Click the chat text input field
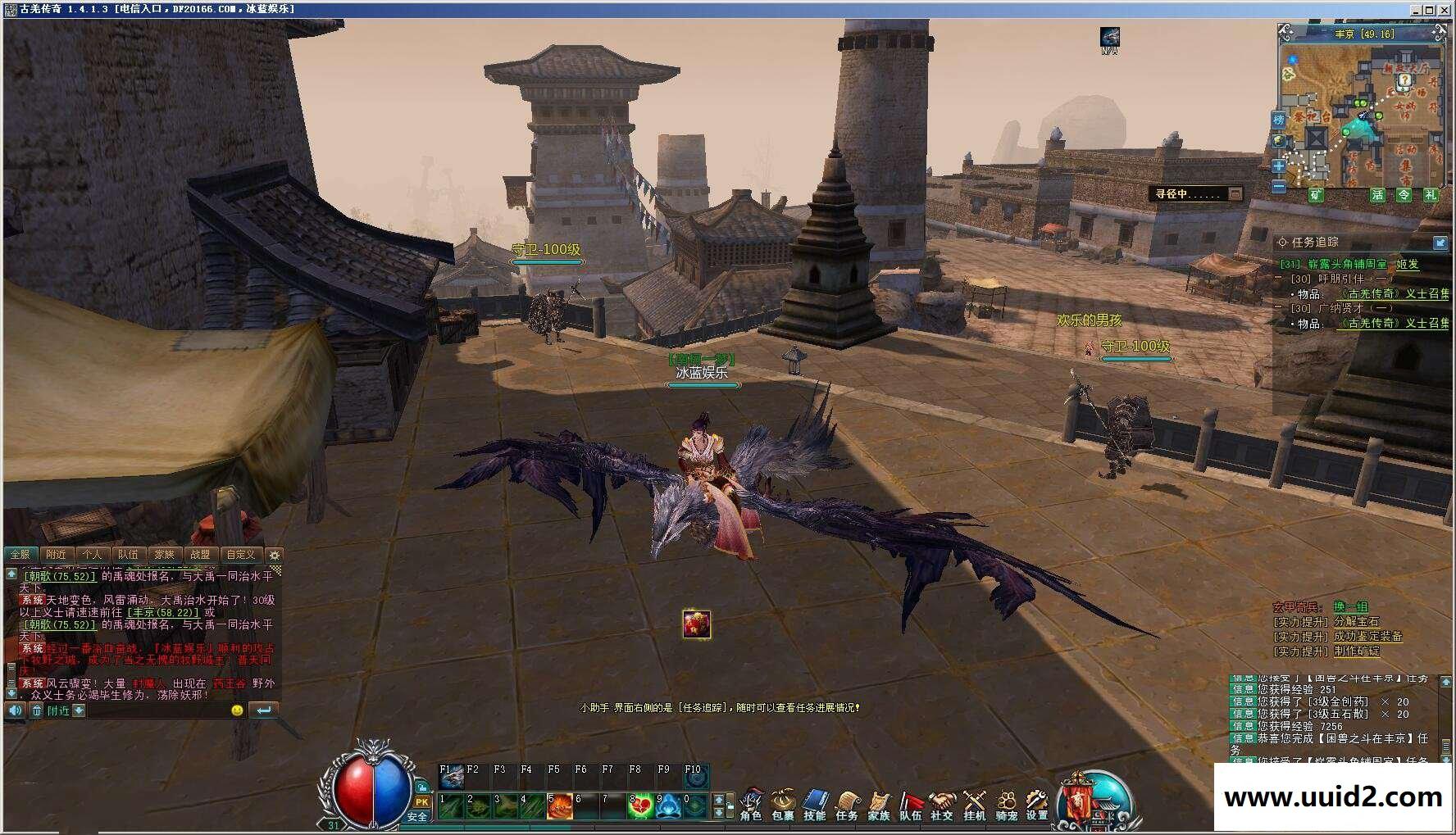This screenshot has width=1456, height=835. [156, 710]
